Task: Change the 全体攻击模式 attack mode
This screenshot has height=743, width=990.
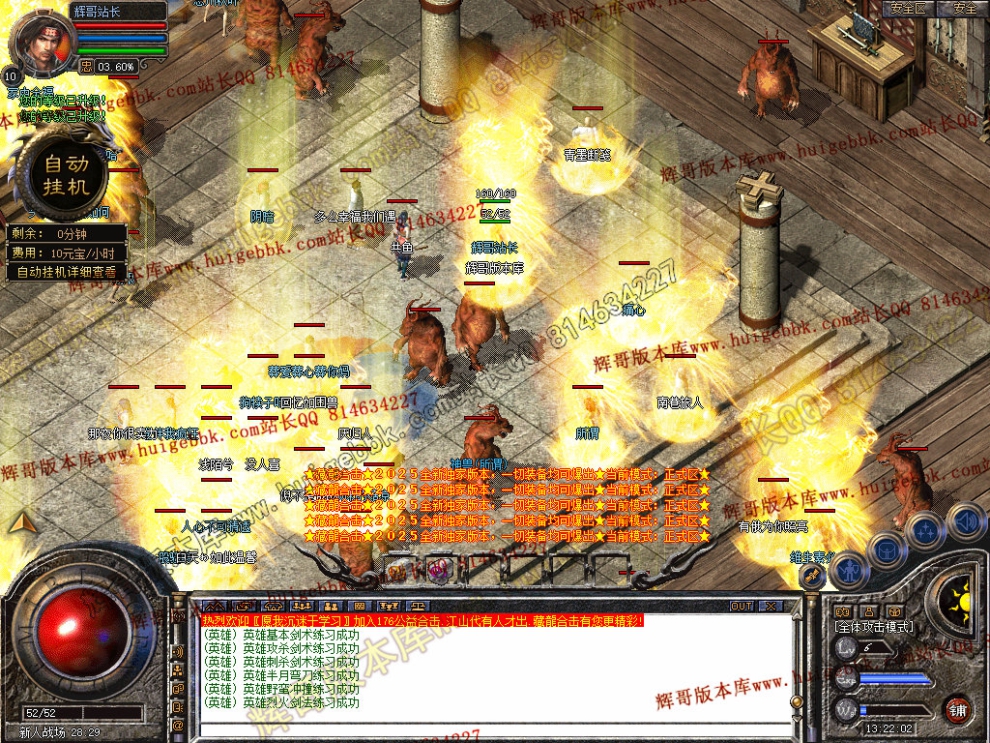Action: [874, 626]
